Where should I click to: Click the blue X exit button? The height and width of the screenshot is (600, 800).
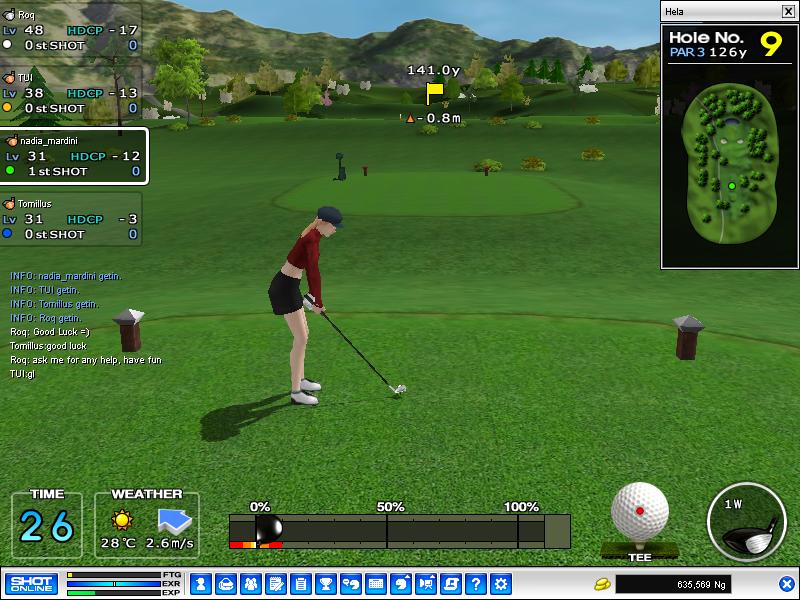coord(786,583)
